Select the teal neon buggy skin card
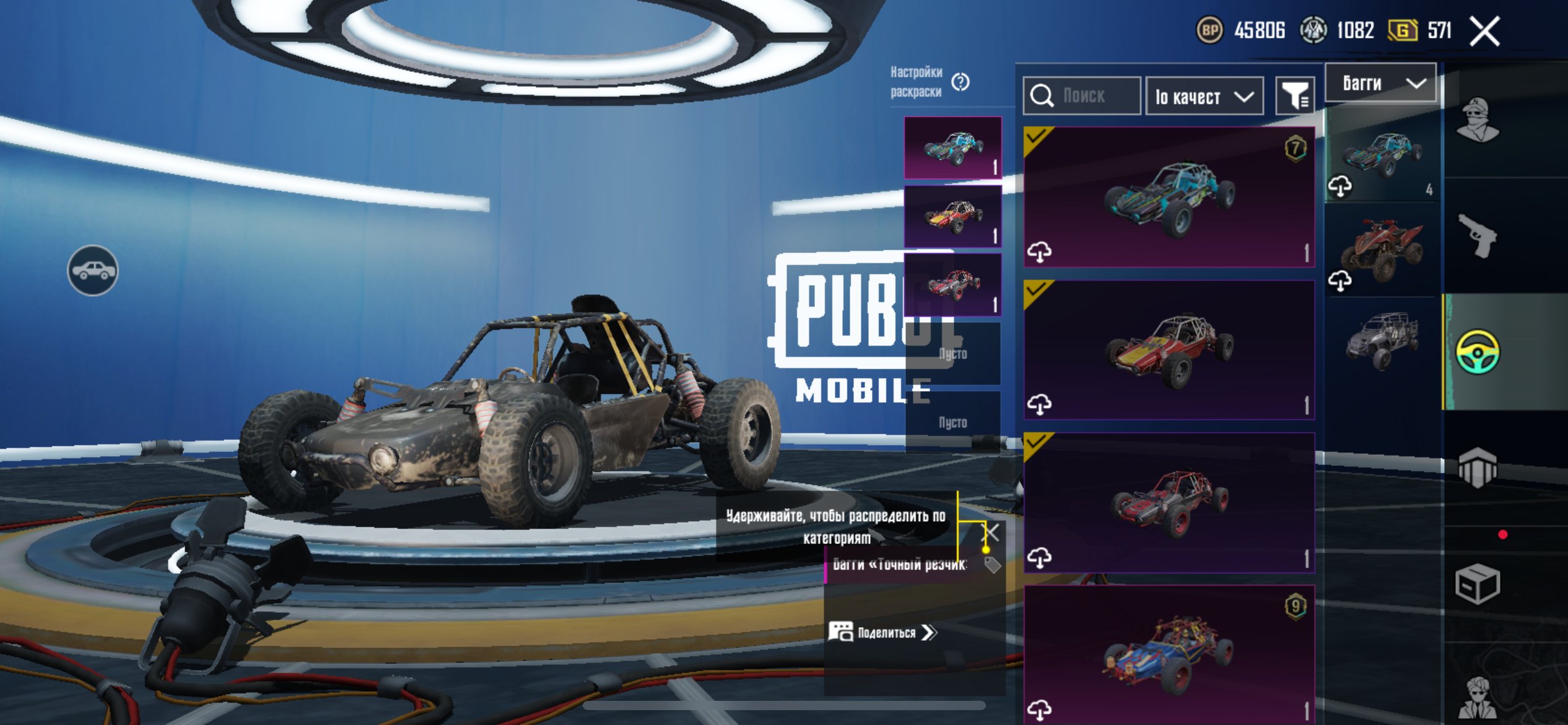Viewport: 1568px width, 725px height. (x=1169, y=197)
